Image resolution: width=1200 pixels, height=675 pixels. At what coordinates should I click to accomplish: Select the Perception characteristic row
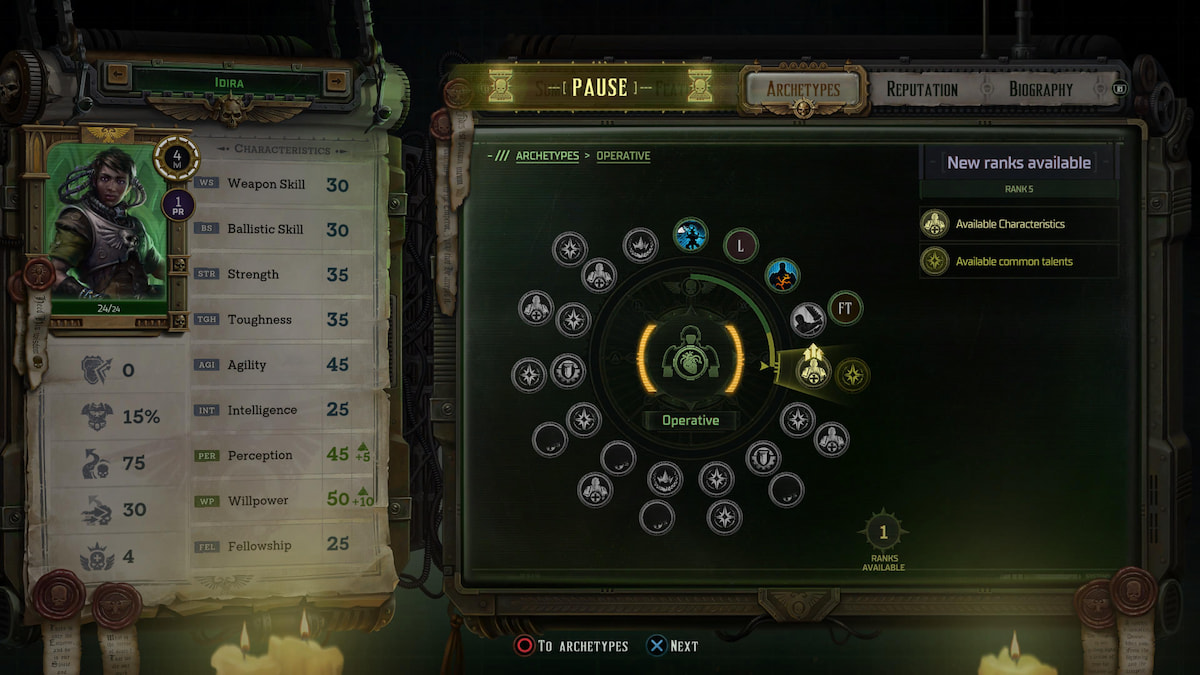click(285, 455)
